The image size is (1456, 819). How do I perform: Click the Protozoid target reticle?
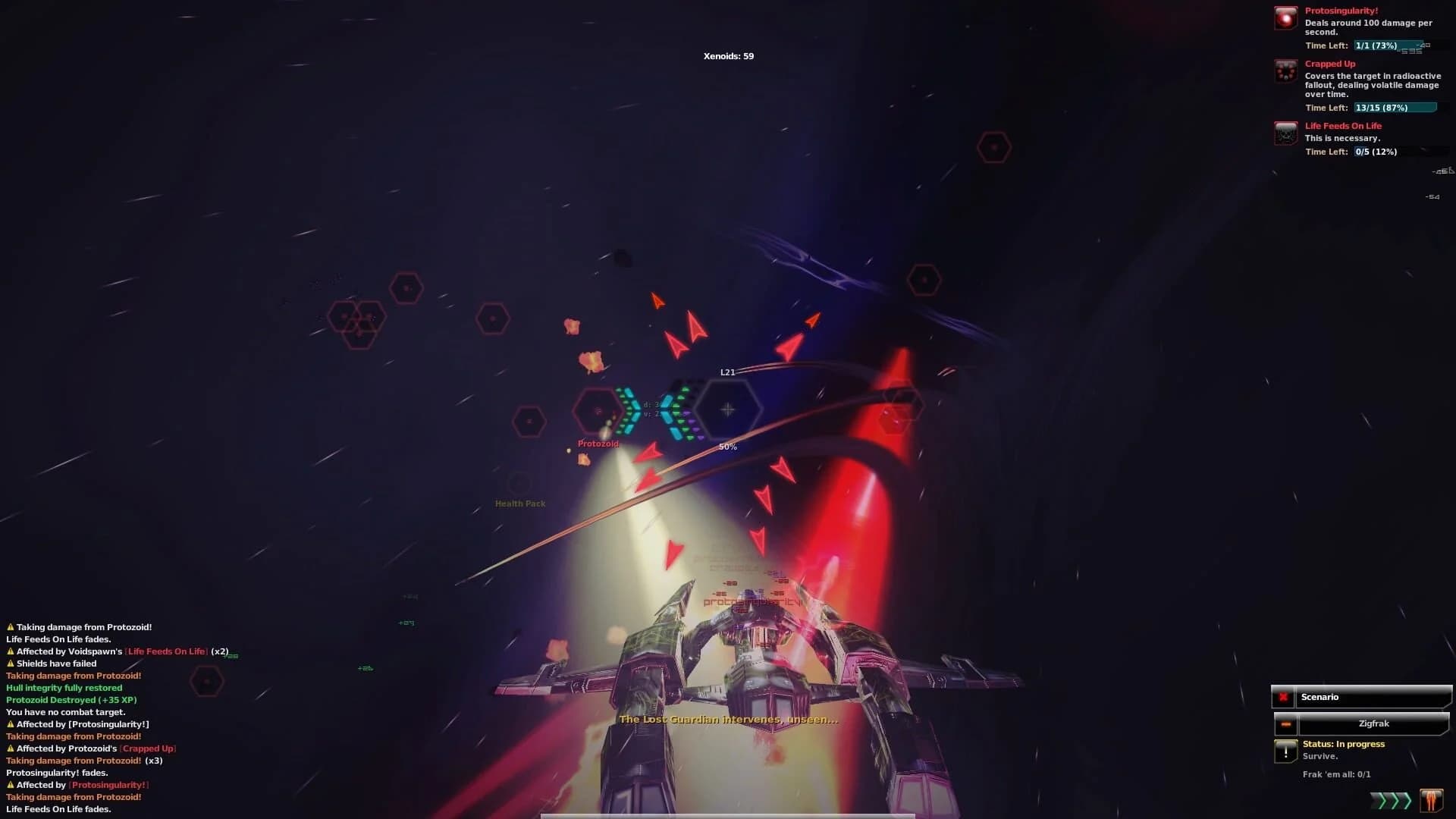[x=599, y=409]
